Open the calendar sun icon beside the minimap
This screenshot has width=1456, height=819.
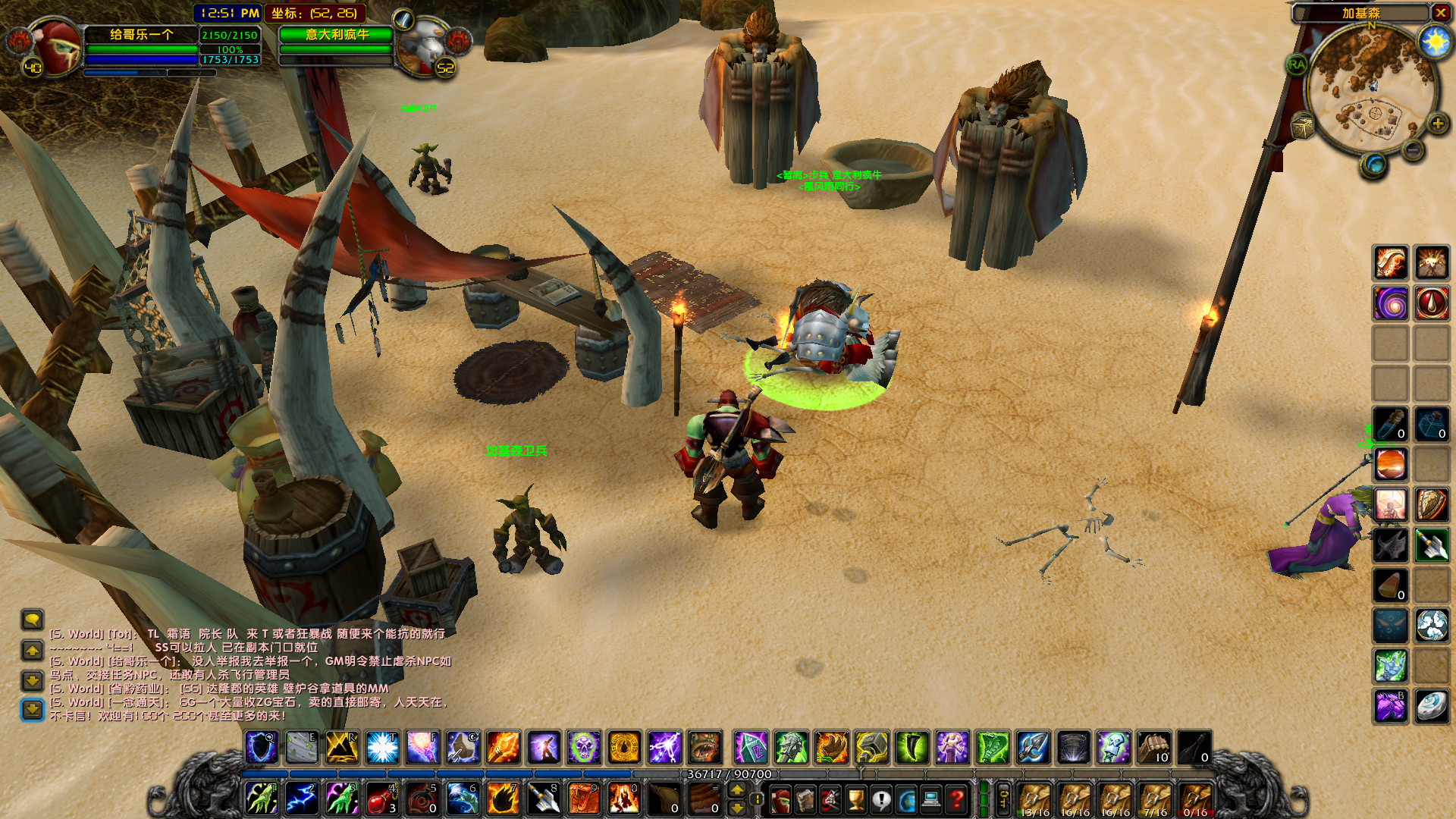point(1435,41)
